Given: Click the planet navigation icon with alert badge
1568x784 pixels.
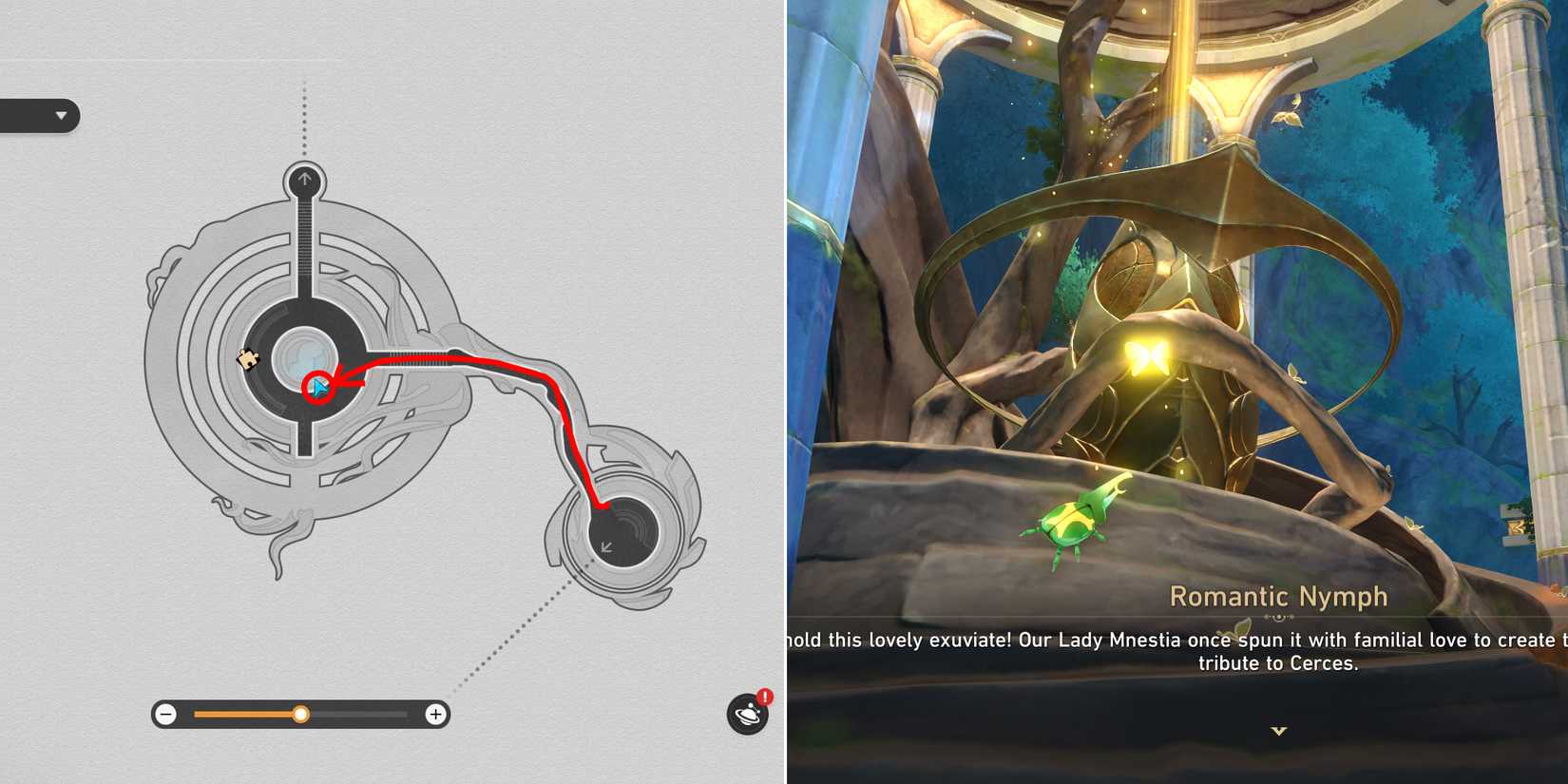Looking at the screenshot, I should (747, 715).
